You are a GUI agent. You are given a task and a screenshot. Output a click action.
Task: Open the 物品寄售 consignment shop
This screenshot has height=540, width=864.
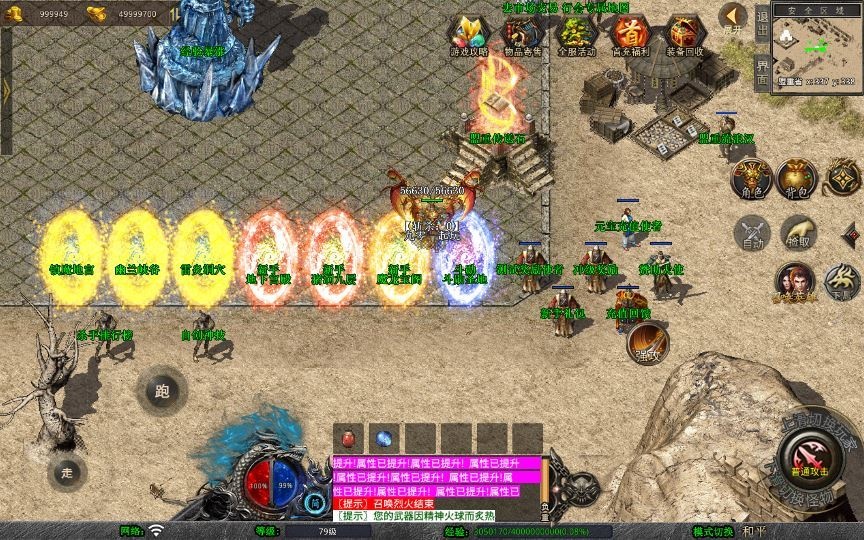point(521,35)
